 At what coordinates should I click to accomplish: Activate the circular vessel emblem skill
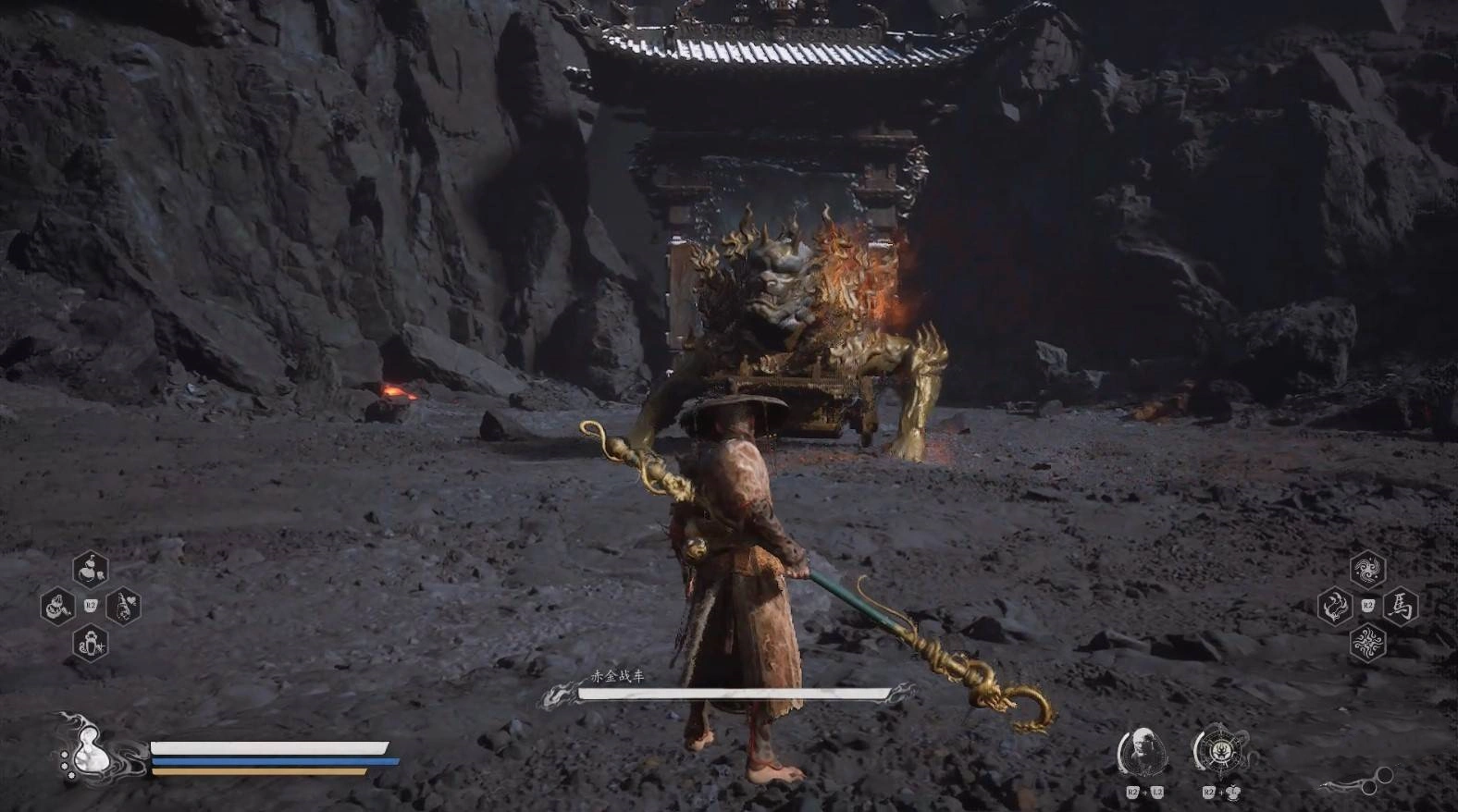1219,750
